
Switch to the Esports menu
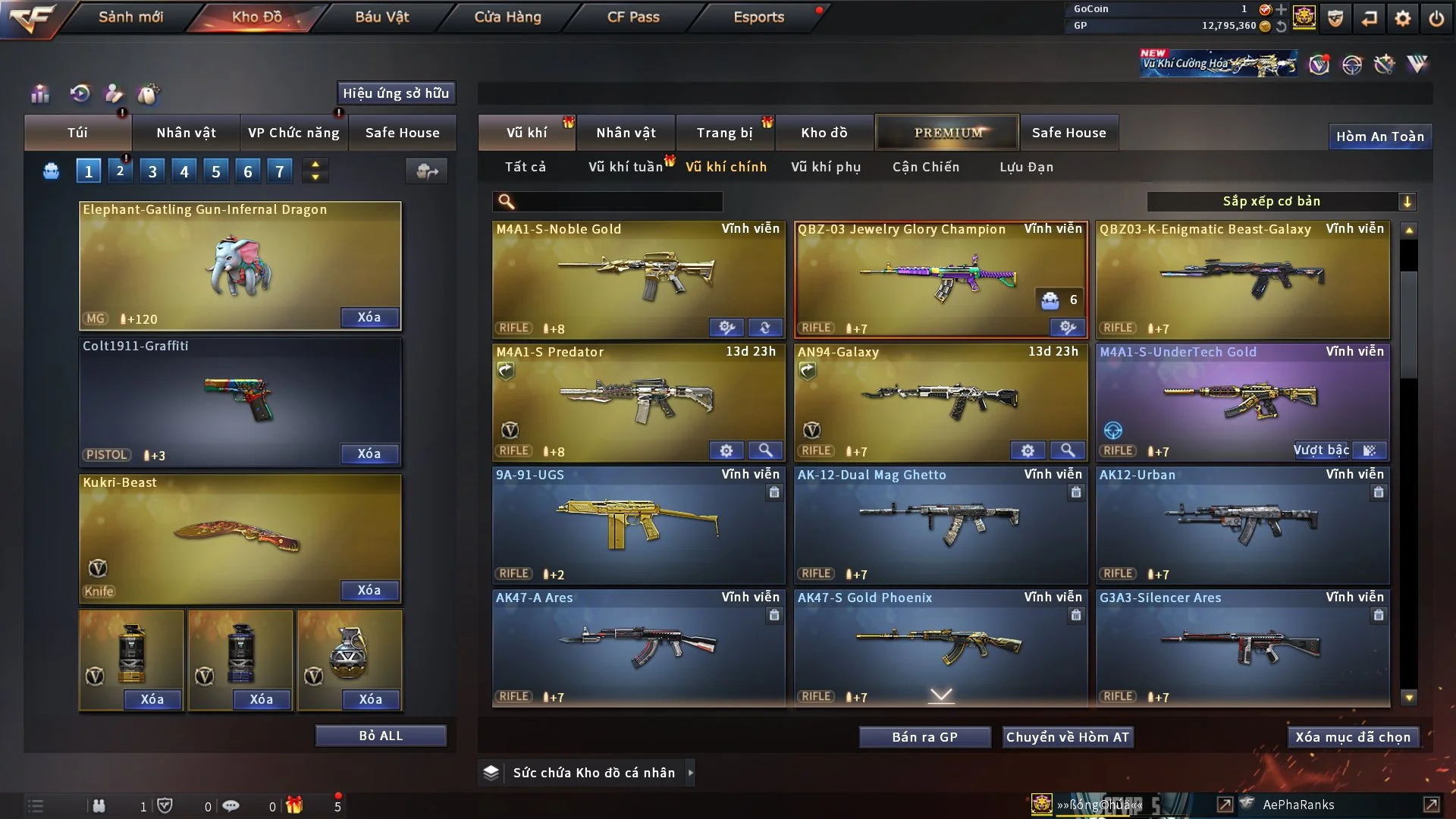point(758,17)
